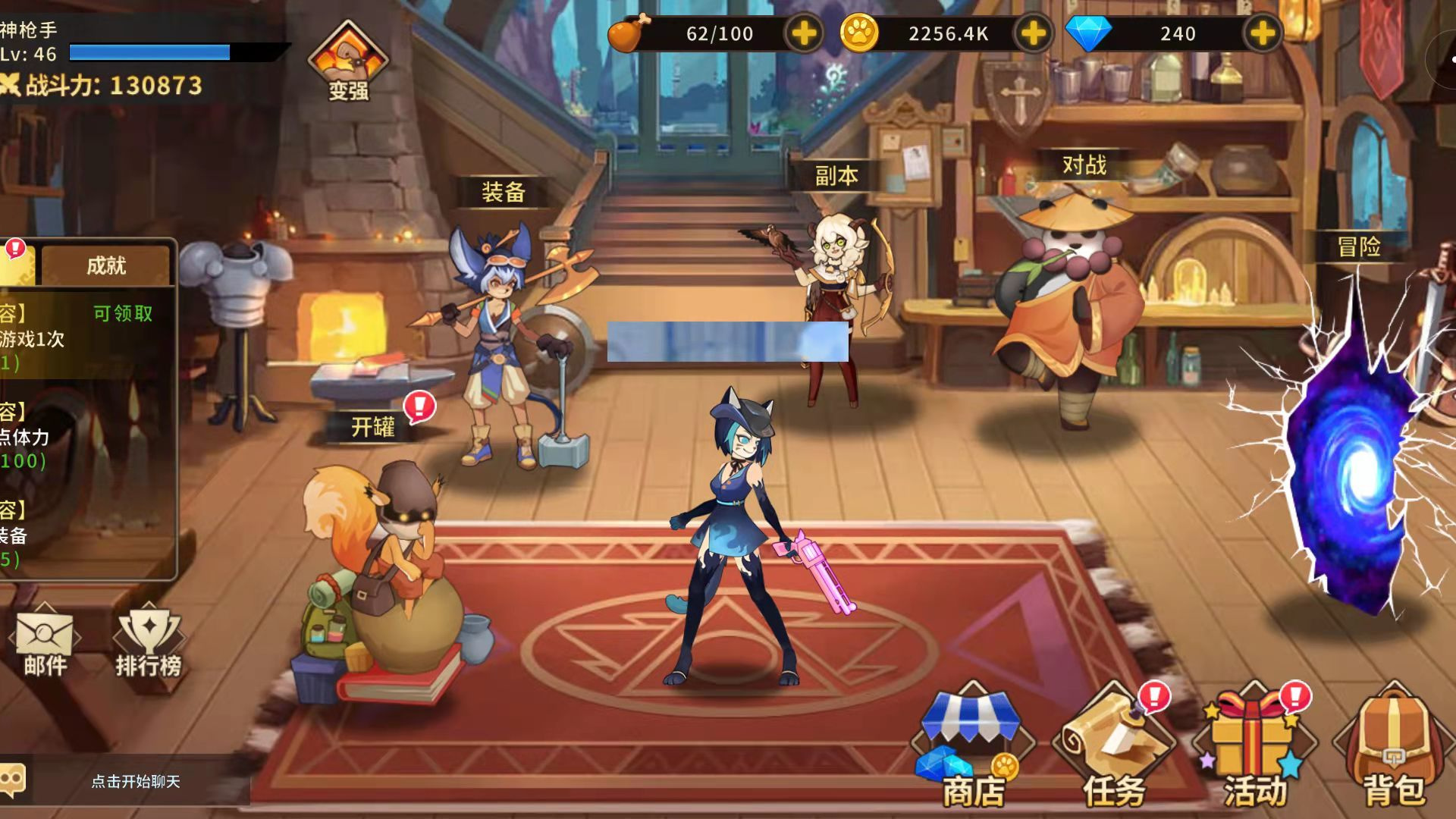The image size is (1456, 819).
Task: Add more stamina with the drumstick plus button
Action: 804,33
